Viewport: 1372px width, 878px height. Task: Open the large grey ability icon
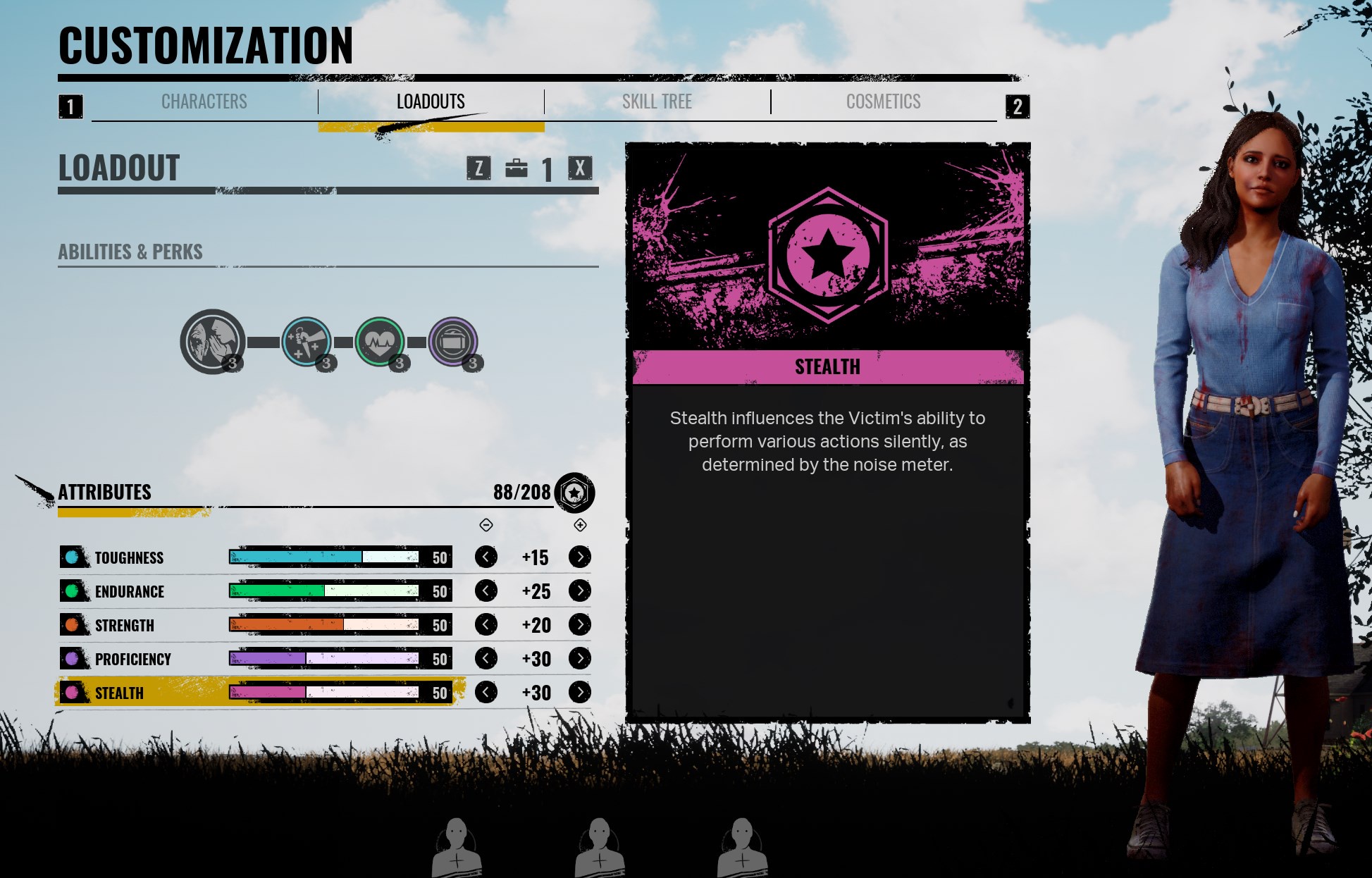click(x=212, y=341)
